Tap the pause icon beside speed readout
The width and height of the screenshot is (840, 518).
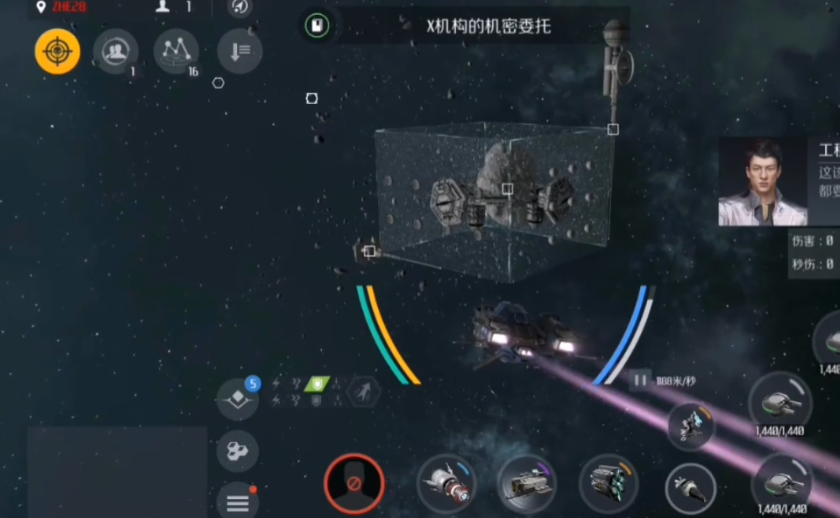639,380
